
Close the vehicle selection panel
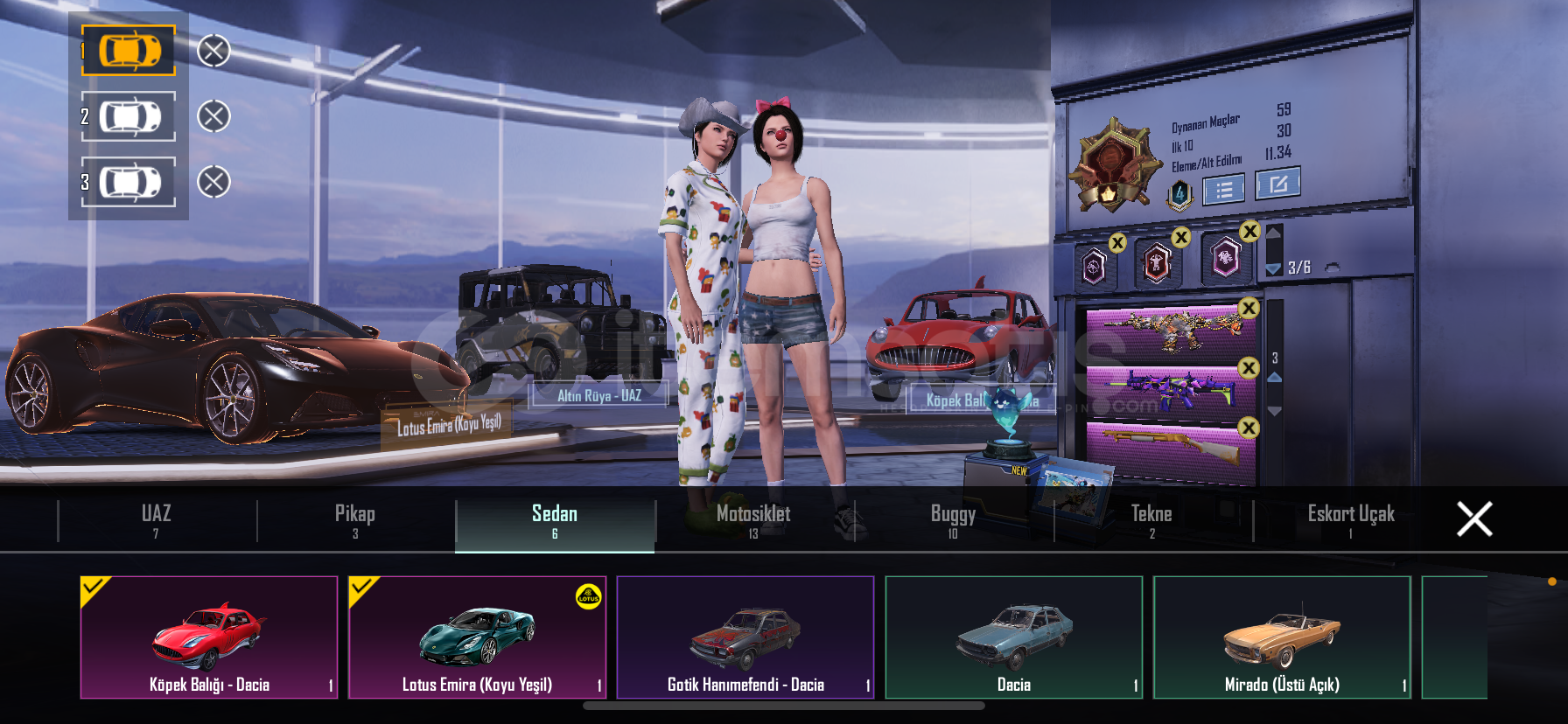[x=1474, y=519]
